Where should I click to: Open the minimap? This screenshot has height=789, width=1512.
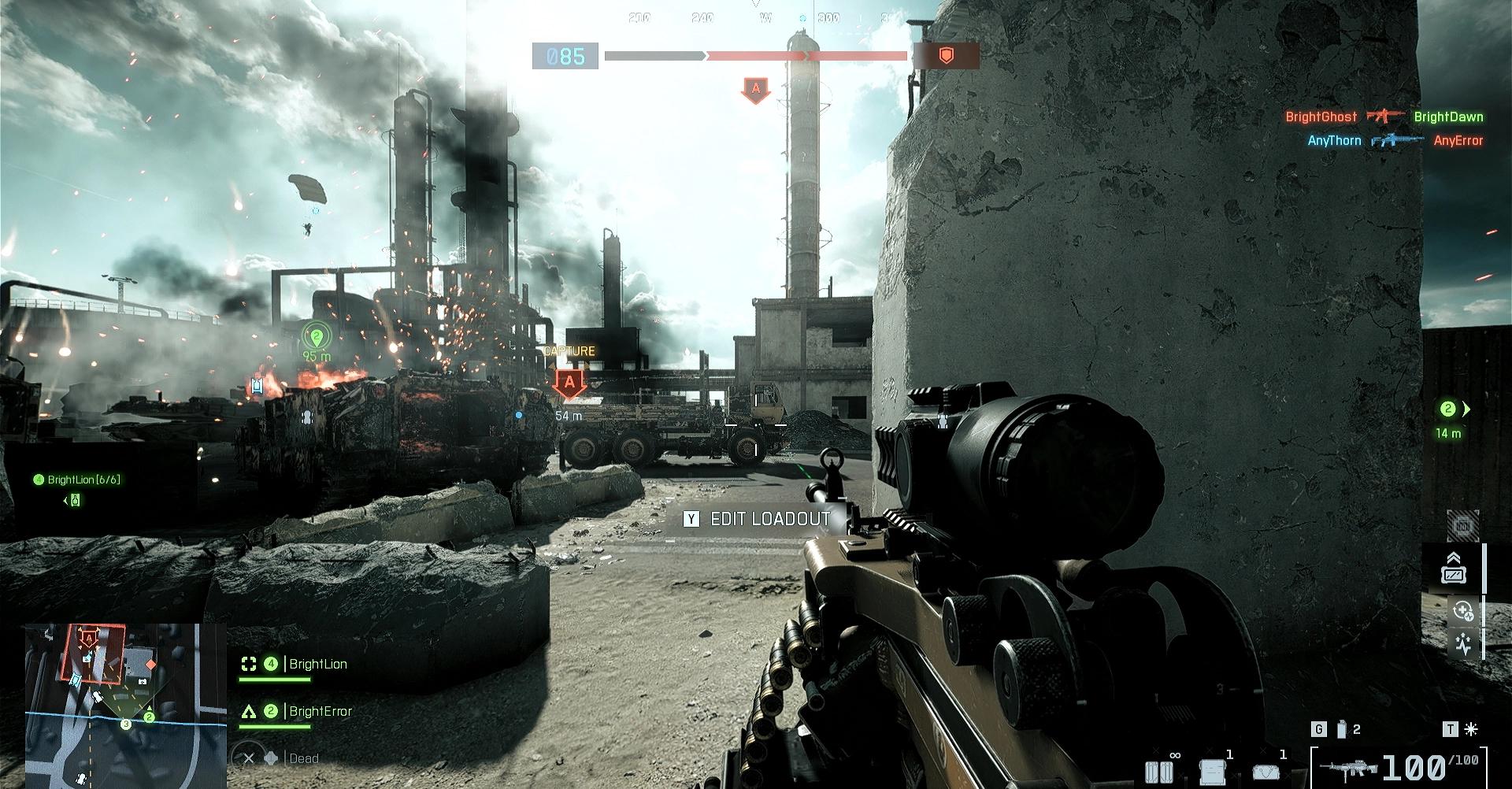pyautogui.click(x=114, y=705)
